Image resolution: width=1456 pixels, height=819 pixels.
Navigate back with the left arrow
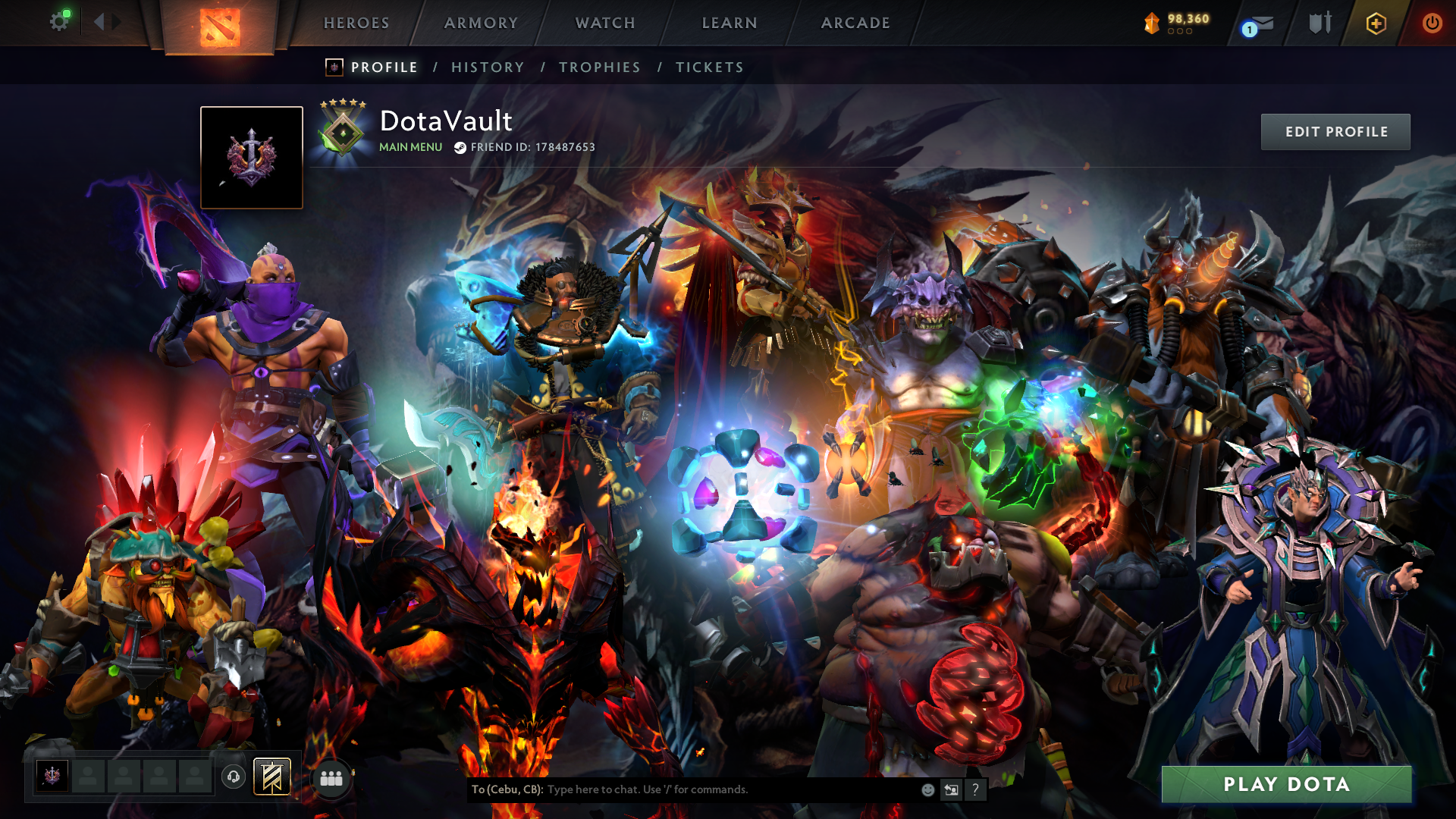99,22
